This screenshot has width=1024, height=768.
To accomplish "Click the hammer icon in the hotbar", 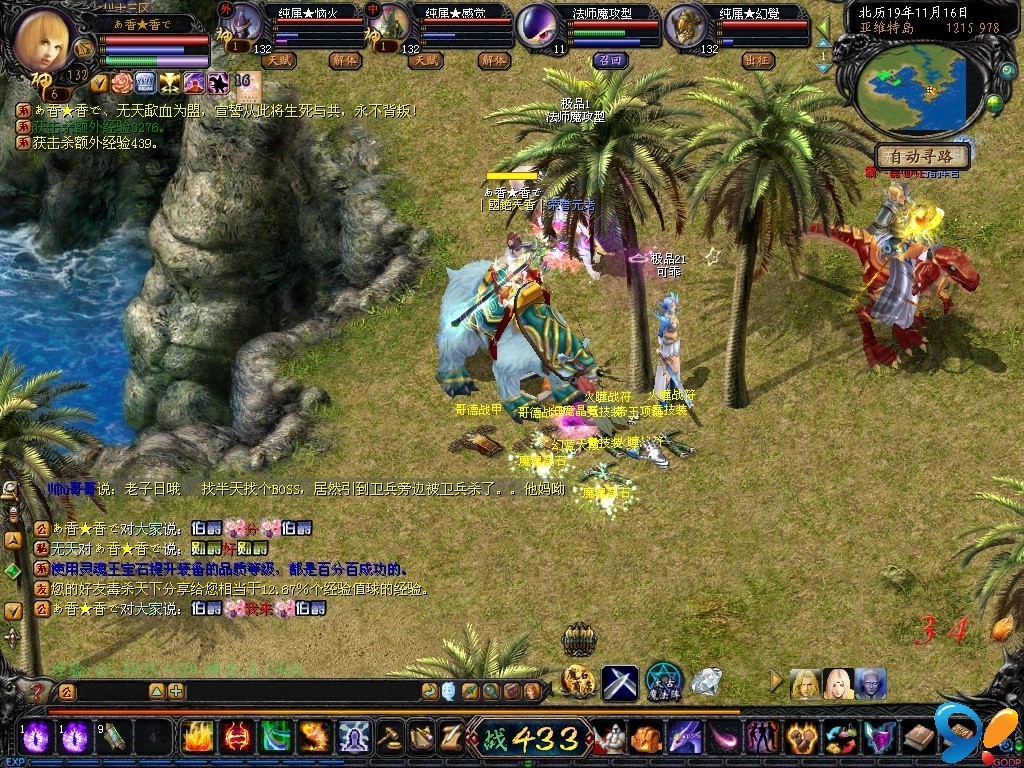I will [x=388, y=738].
